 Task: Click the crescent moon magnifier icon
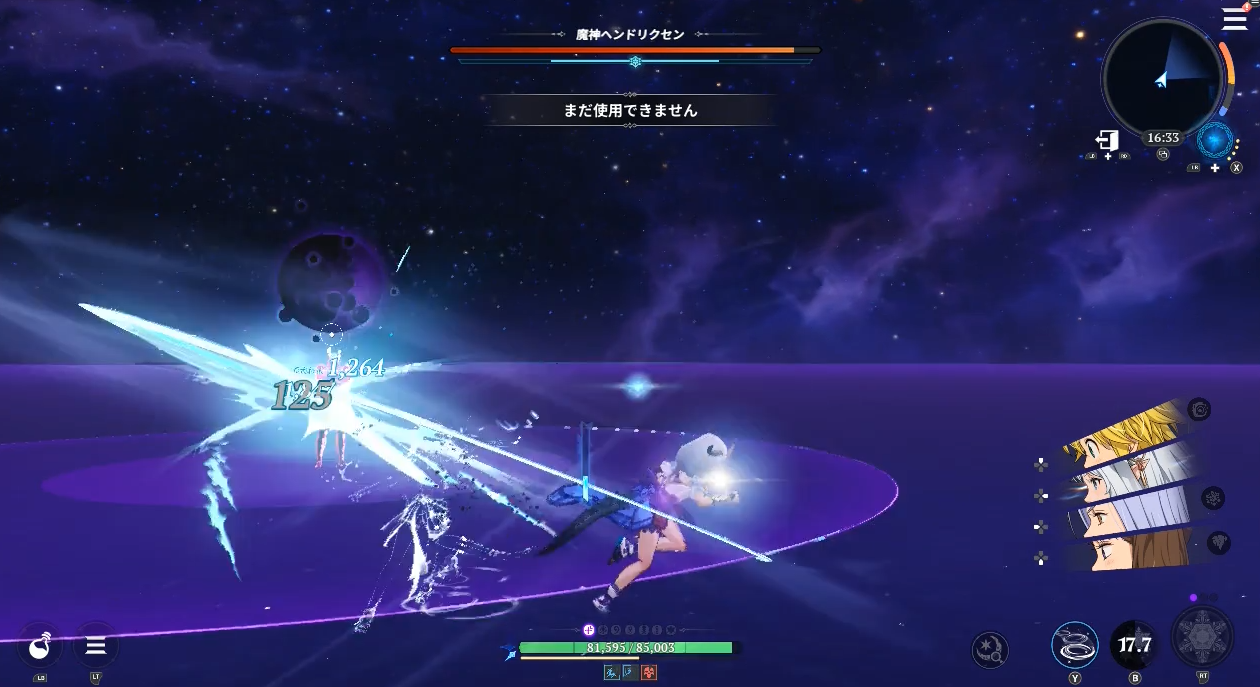pyautogui.click(x=990, y=650)
